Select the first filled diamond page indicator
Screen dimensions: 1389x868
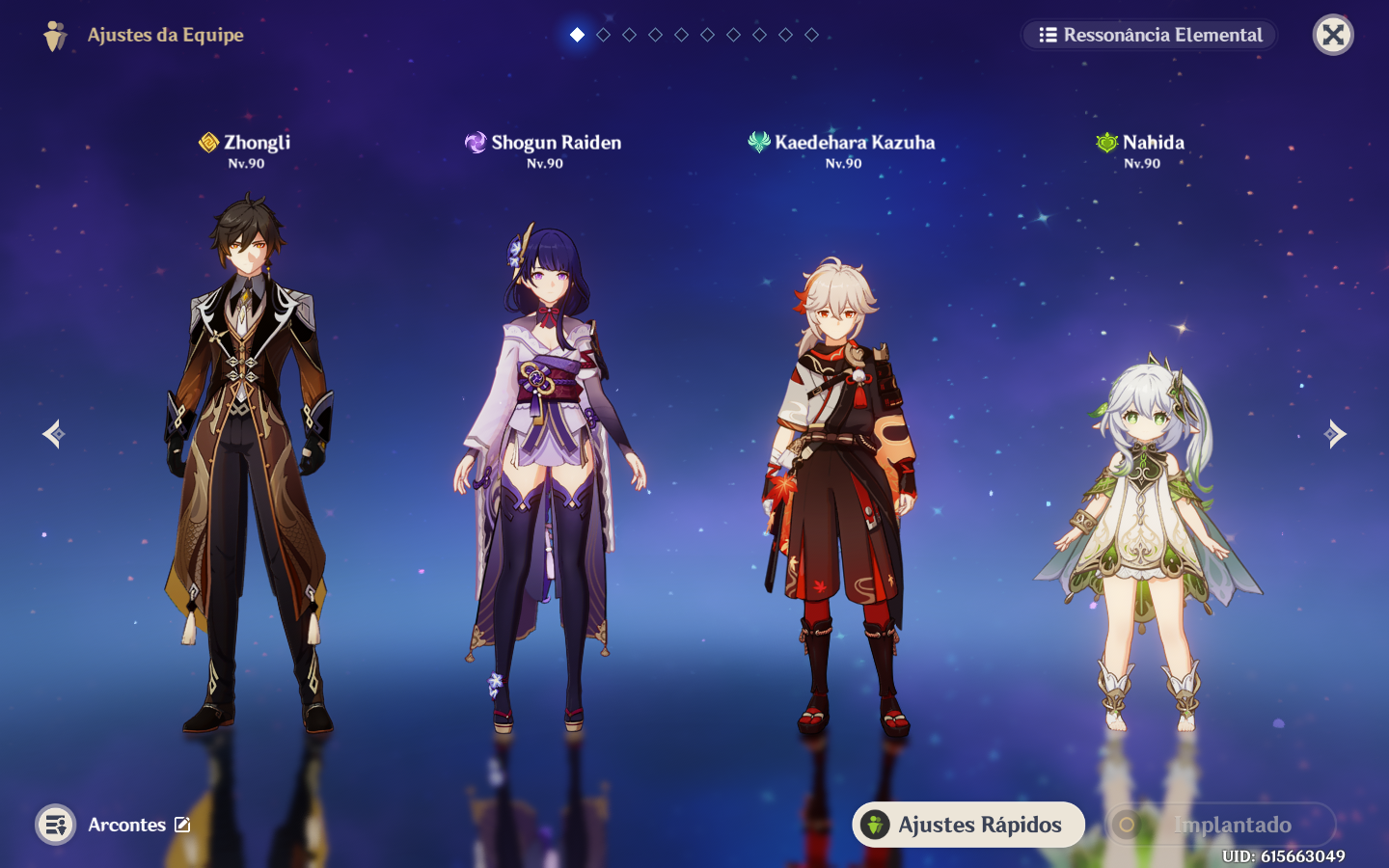point(577,35)
